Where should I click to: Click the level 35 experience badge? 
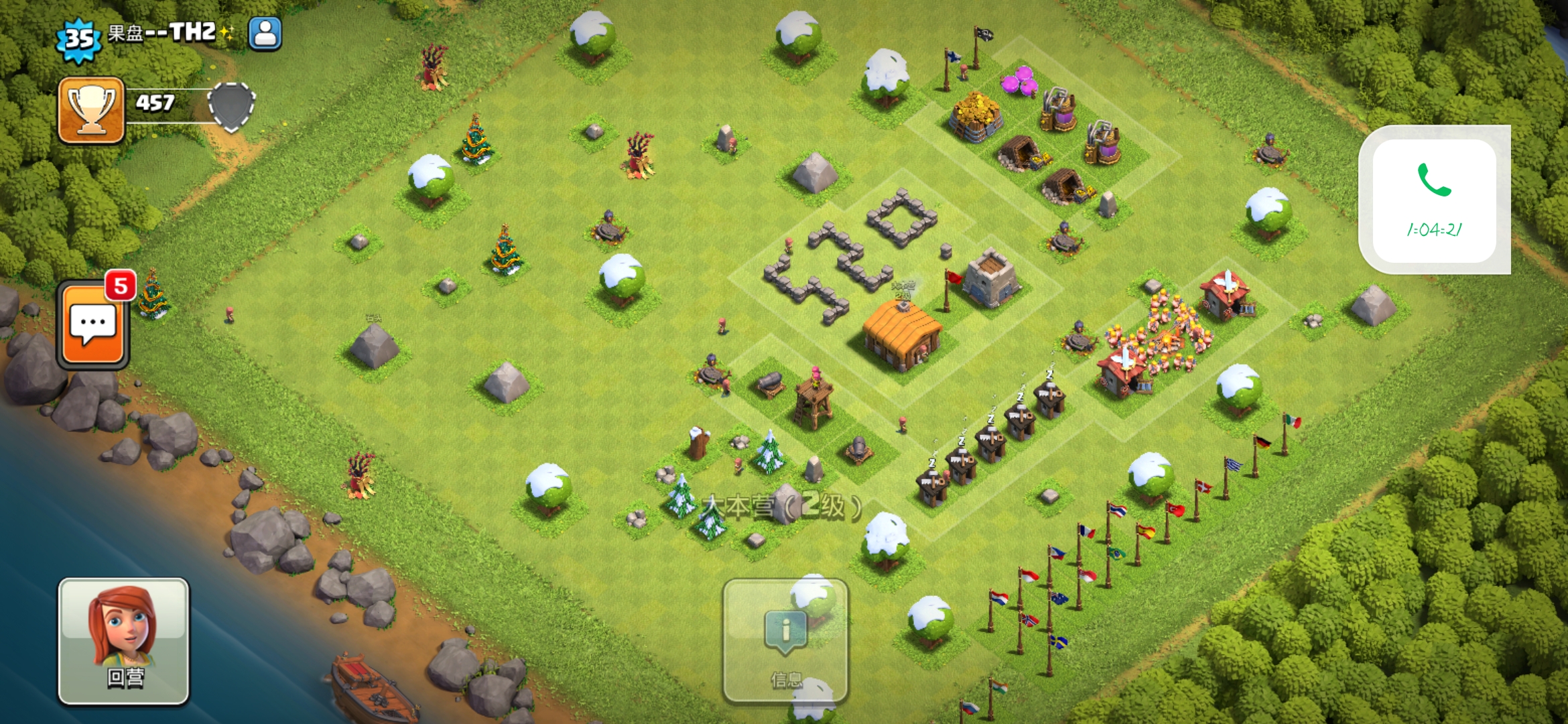pos(79,39)
